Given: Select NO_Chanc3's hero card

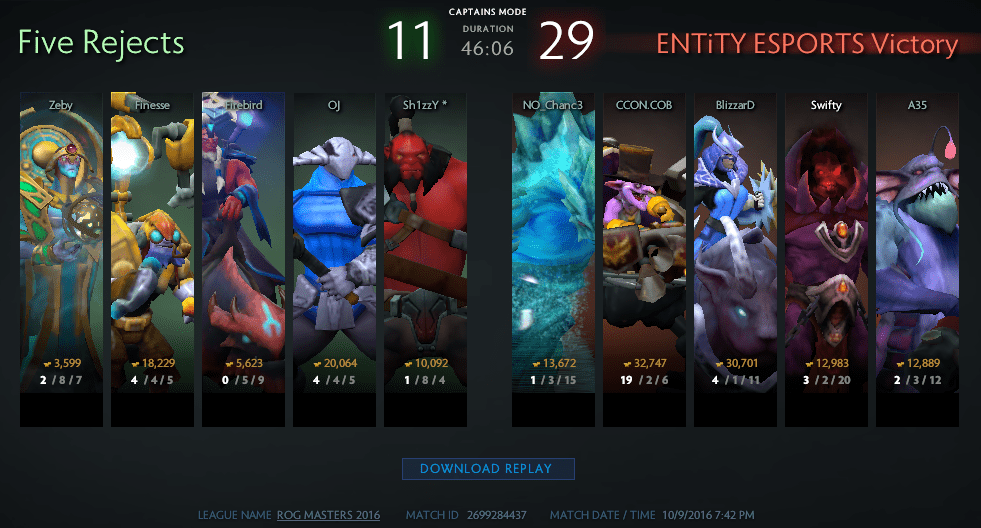Looking at the screenshot, I should point(553,240).
